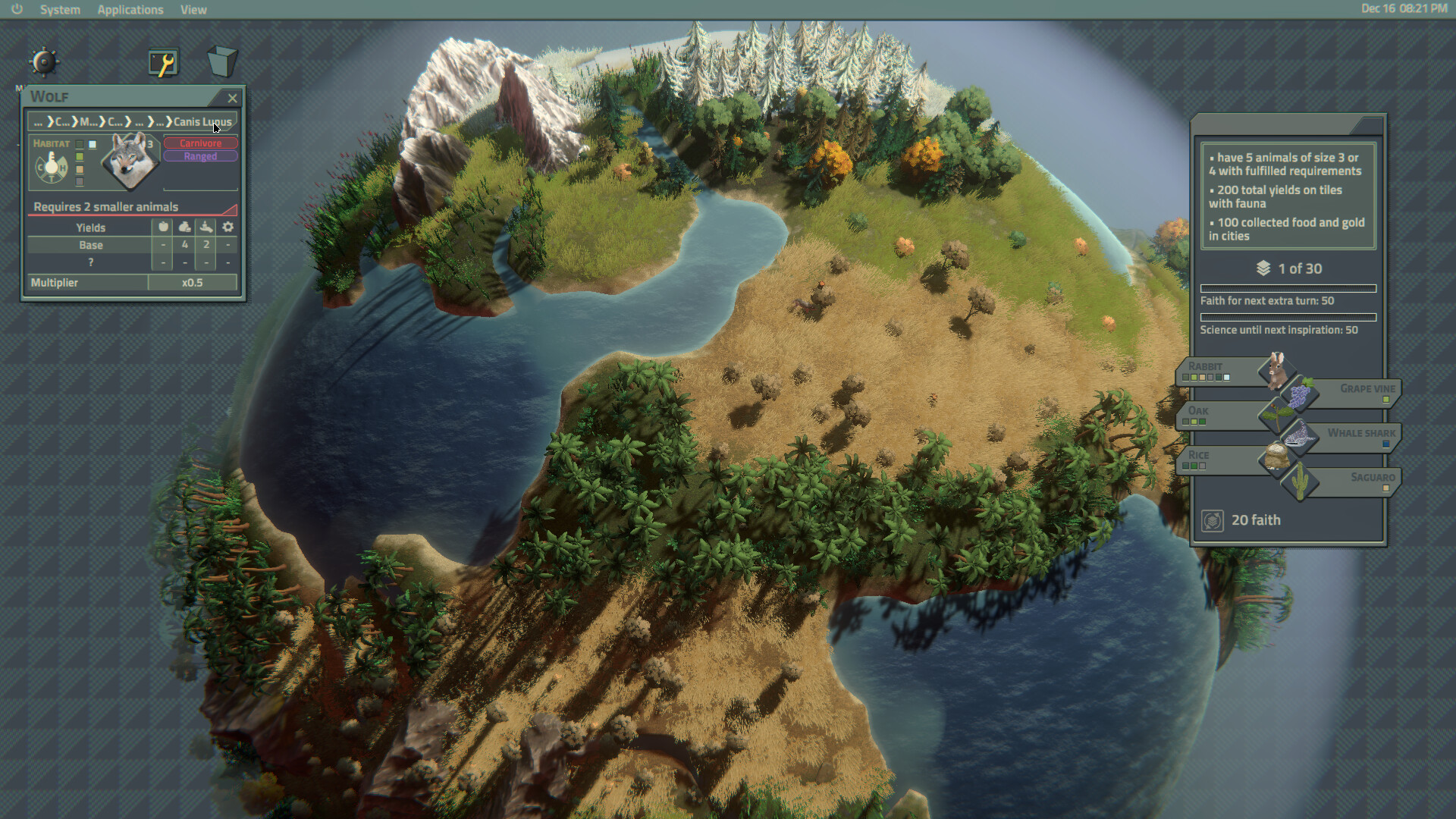Open the wrench tools icon in the toolbar
1456x819 pixels.
162,63
